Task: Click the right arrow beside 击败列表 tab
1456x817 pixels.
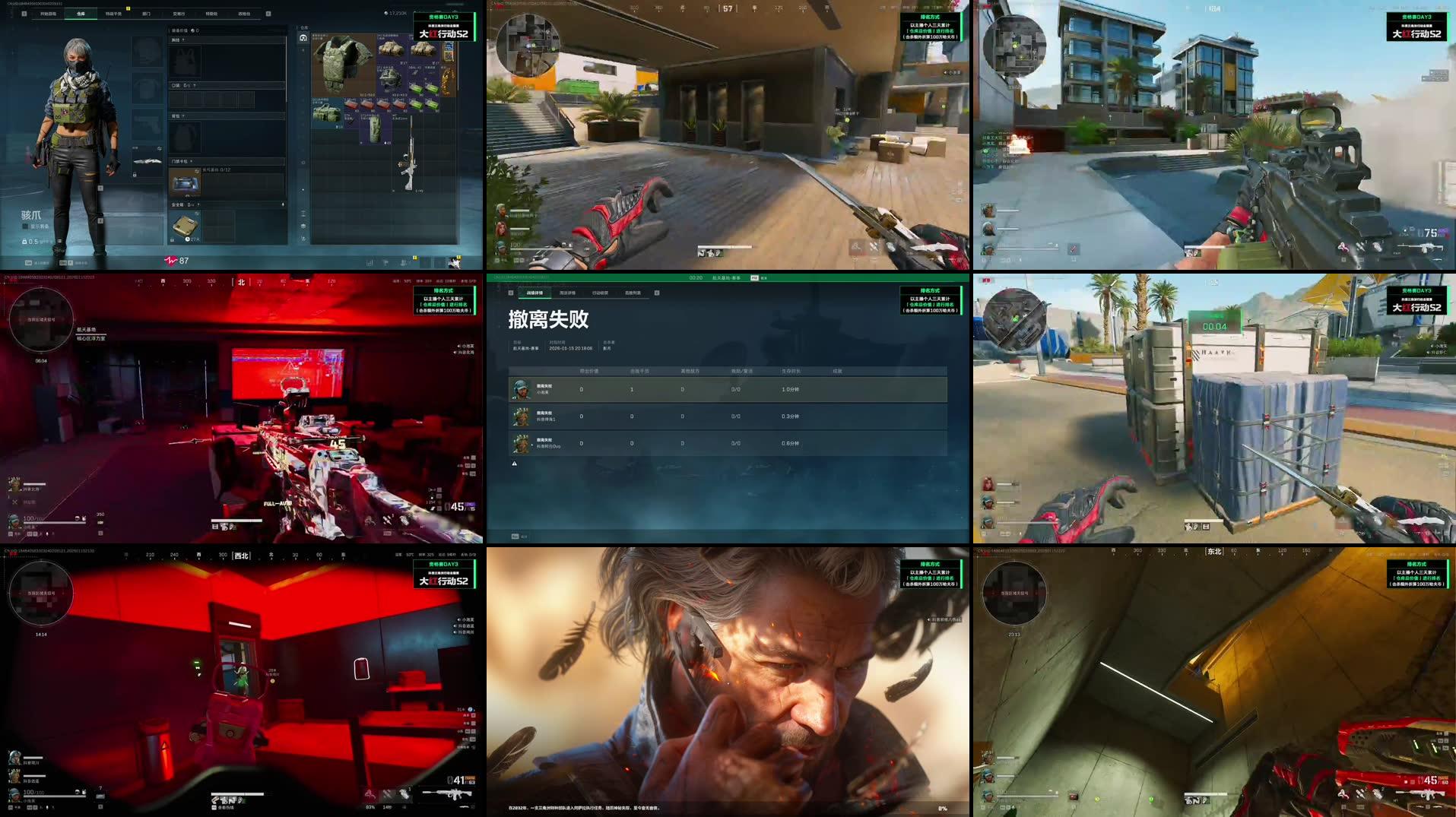Action: pyautogui.click(x=657, y=293)
